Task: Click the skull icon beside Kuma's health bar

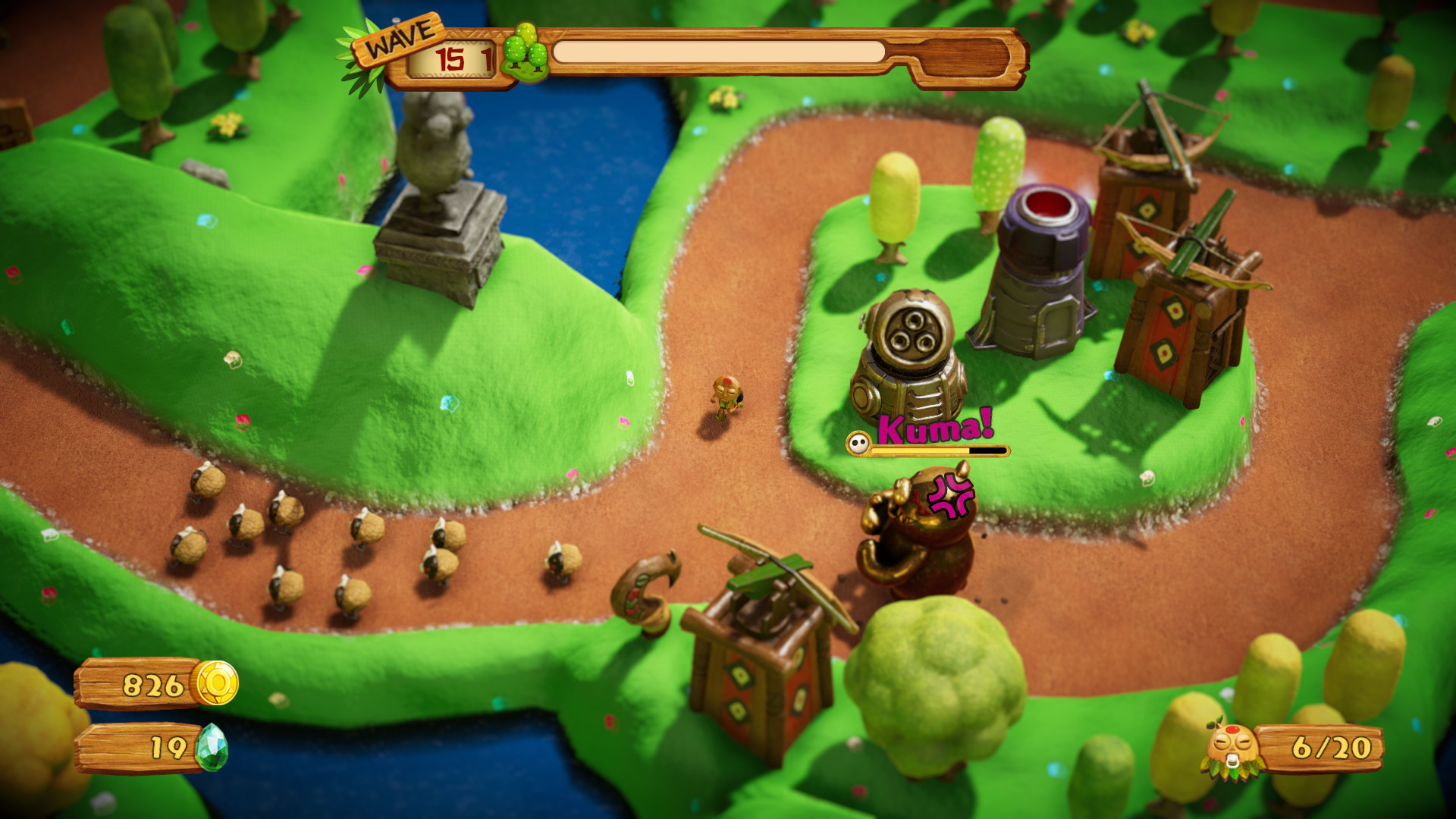Action: 858,445
